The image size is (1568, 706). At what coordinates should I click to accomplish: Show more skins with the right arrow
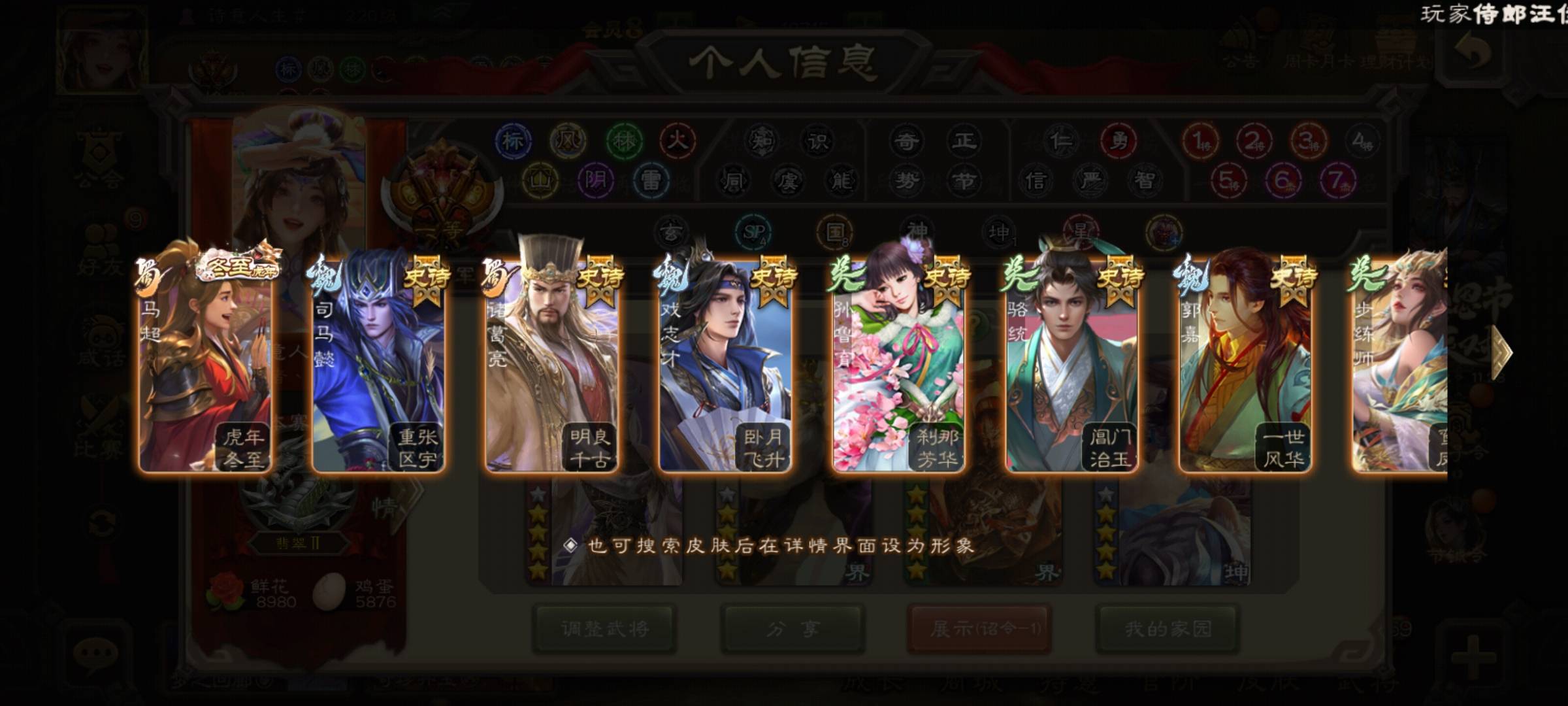point(1501,352)
